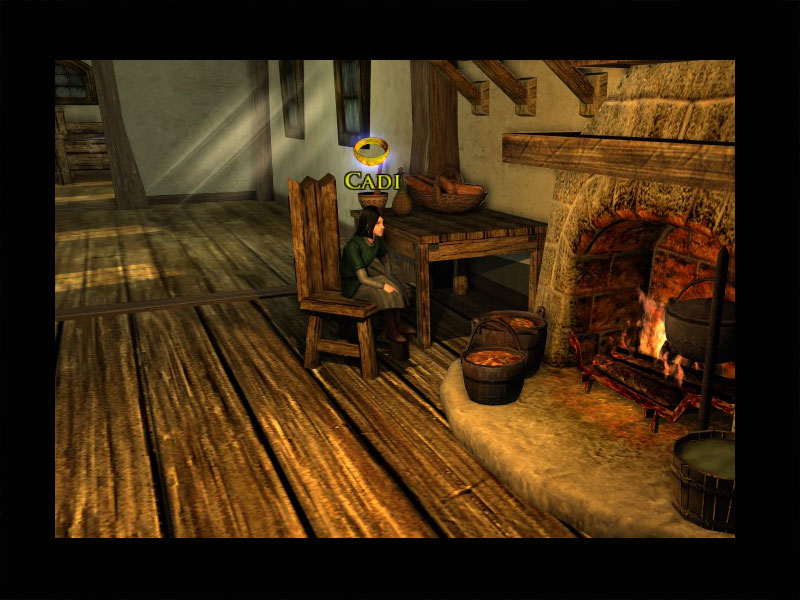
Task: Select the Cadi nameplate
Action: coord(372,181)
